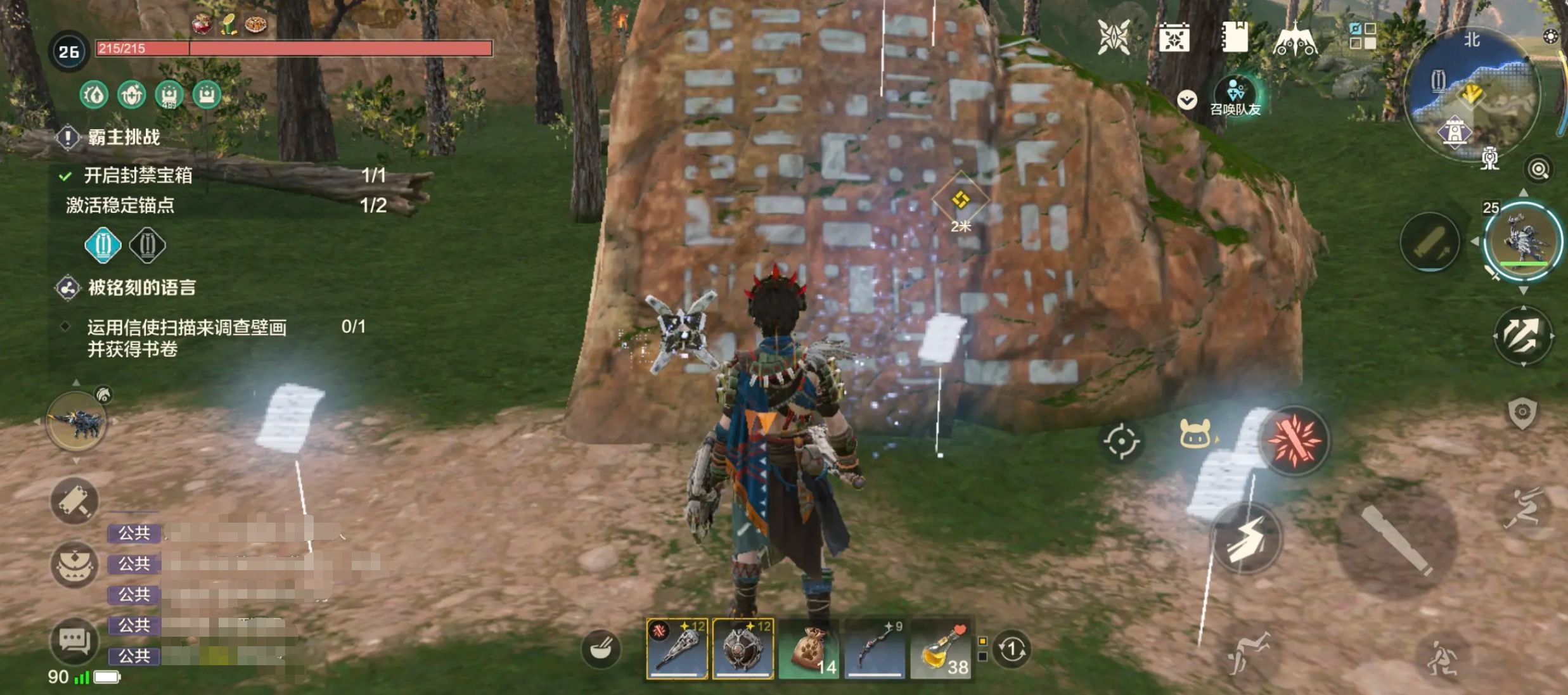Use the healing potion slot with 38

941,649
